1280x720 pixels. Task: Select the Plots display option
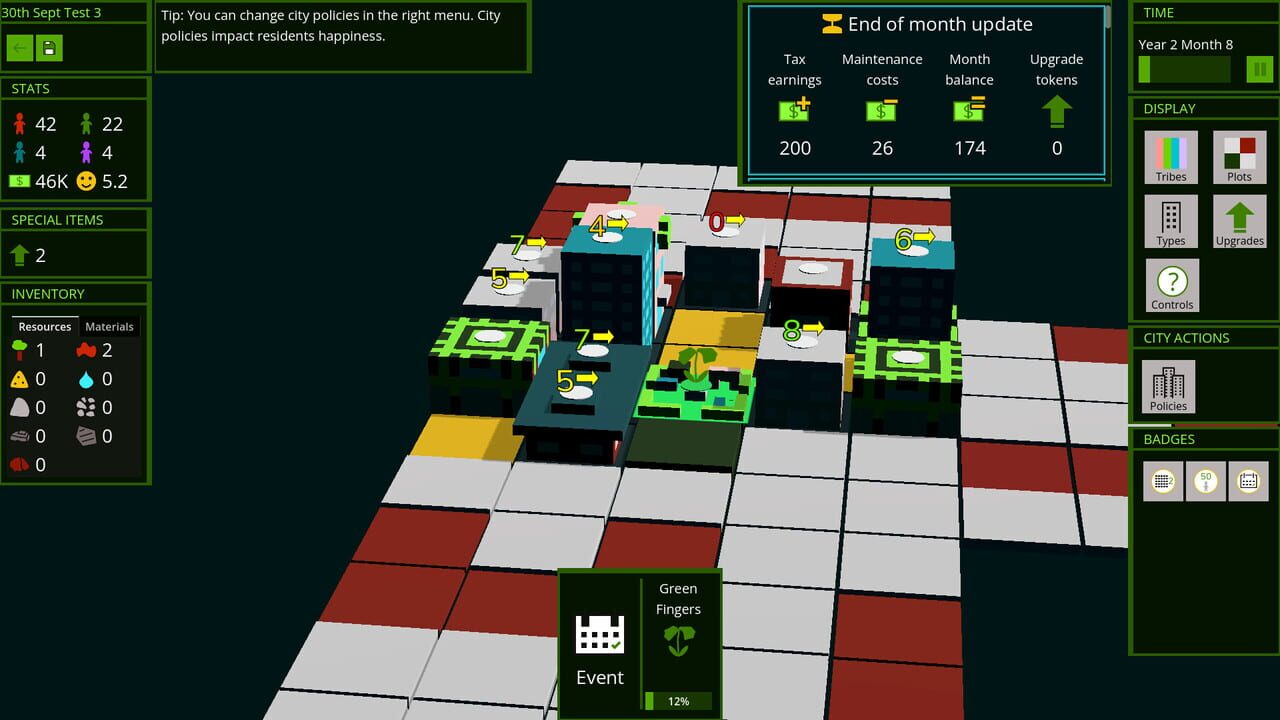1239,157
